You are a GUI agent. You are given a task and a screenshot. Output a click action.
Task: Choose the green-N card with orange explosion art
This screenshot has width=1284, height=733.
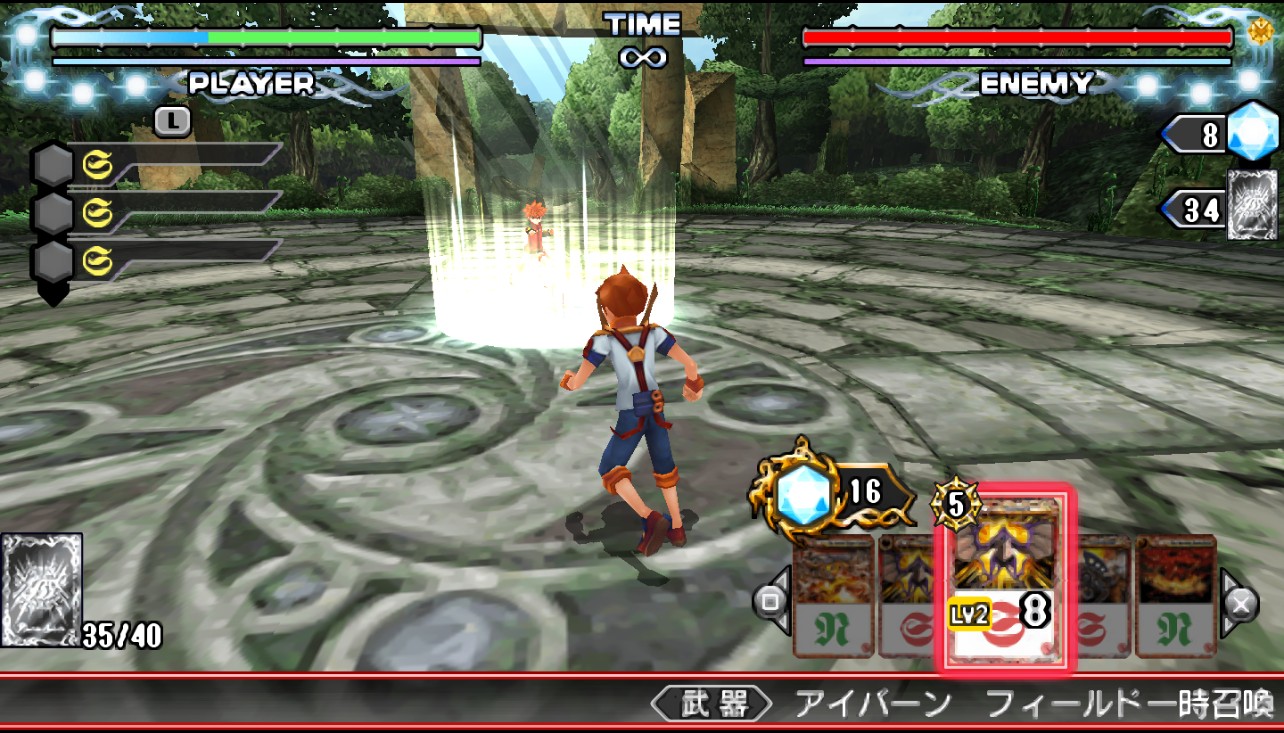click(x=832, y=597)
